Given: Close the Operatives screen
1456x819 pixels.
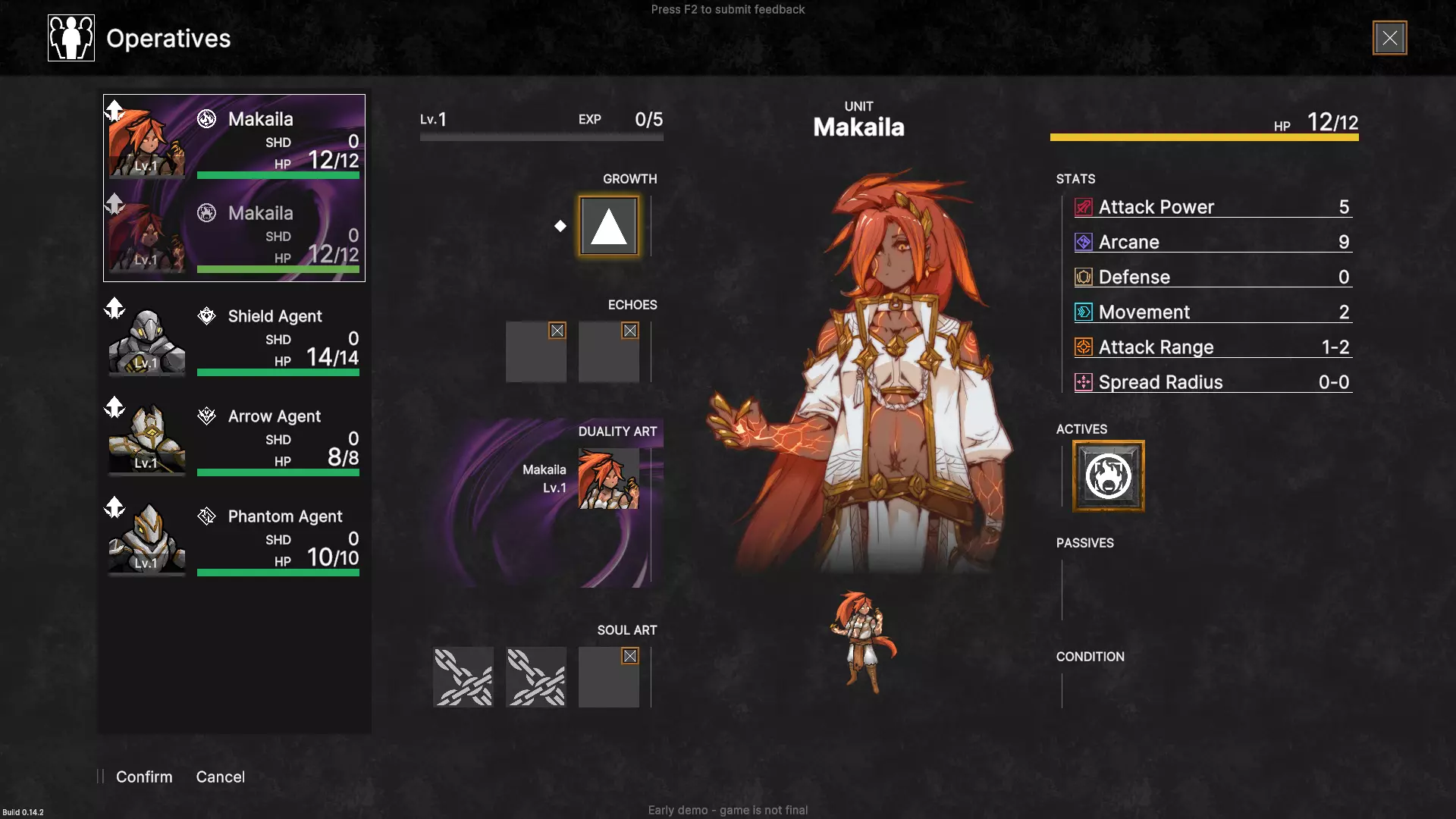Looking at the screenshot, I should coord(1389,38).
